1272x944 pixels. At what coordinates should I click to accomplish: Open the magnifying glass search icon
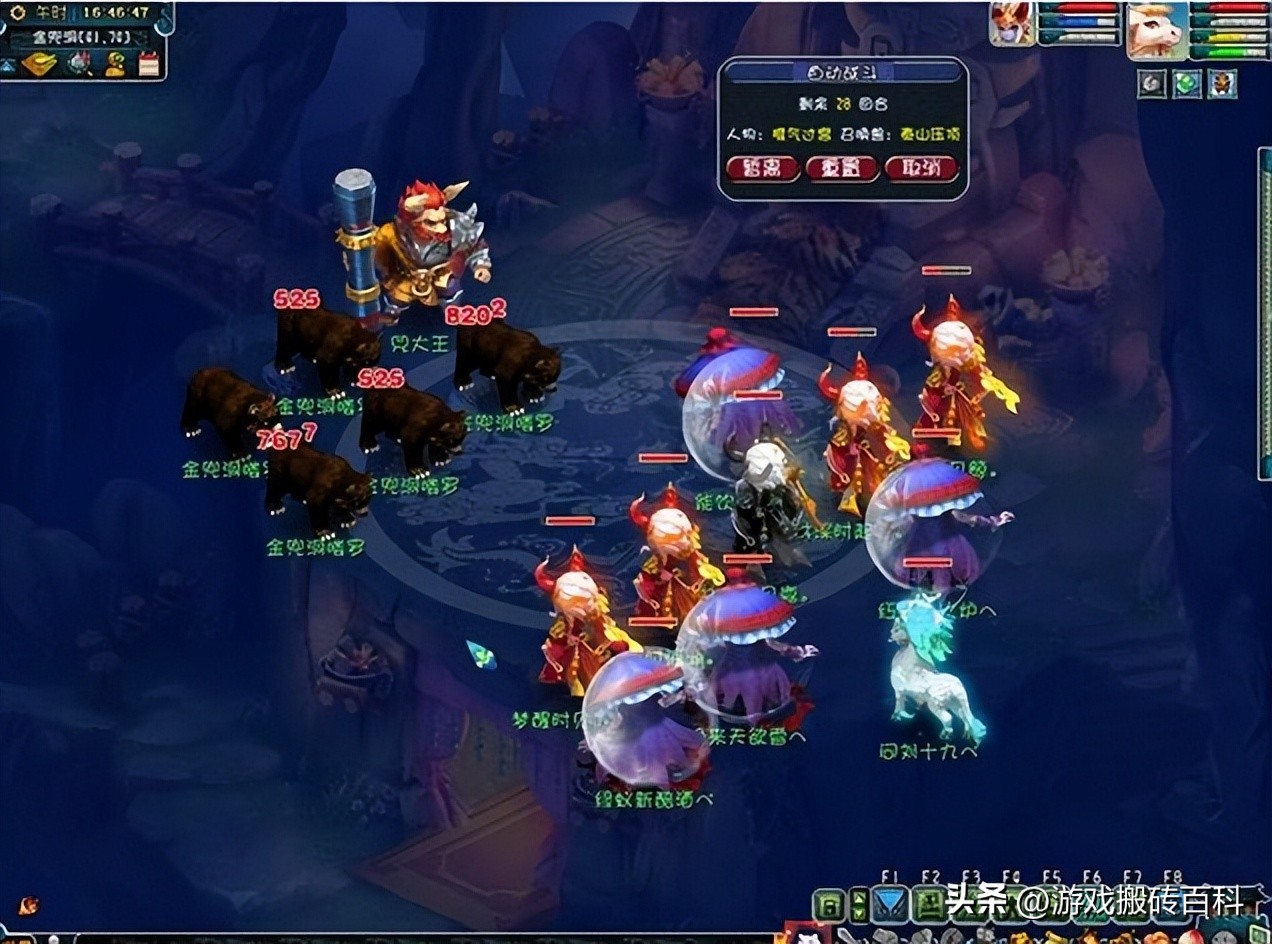click(79, 64)
